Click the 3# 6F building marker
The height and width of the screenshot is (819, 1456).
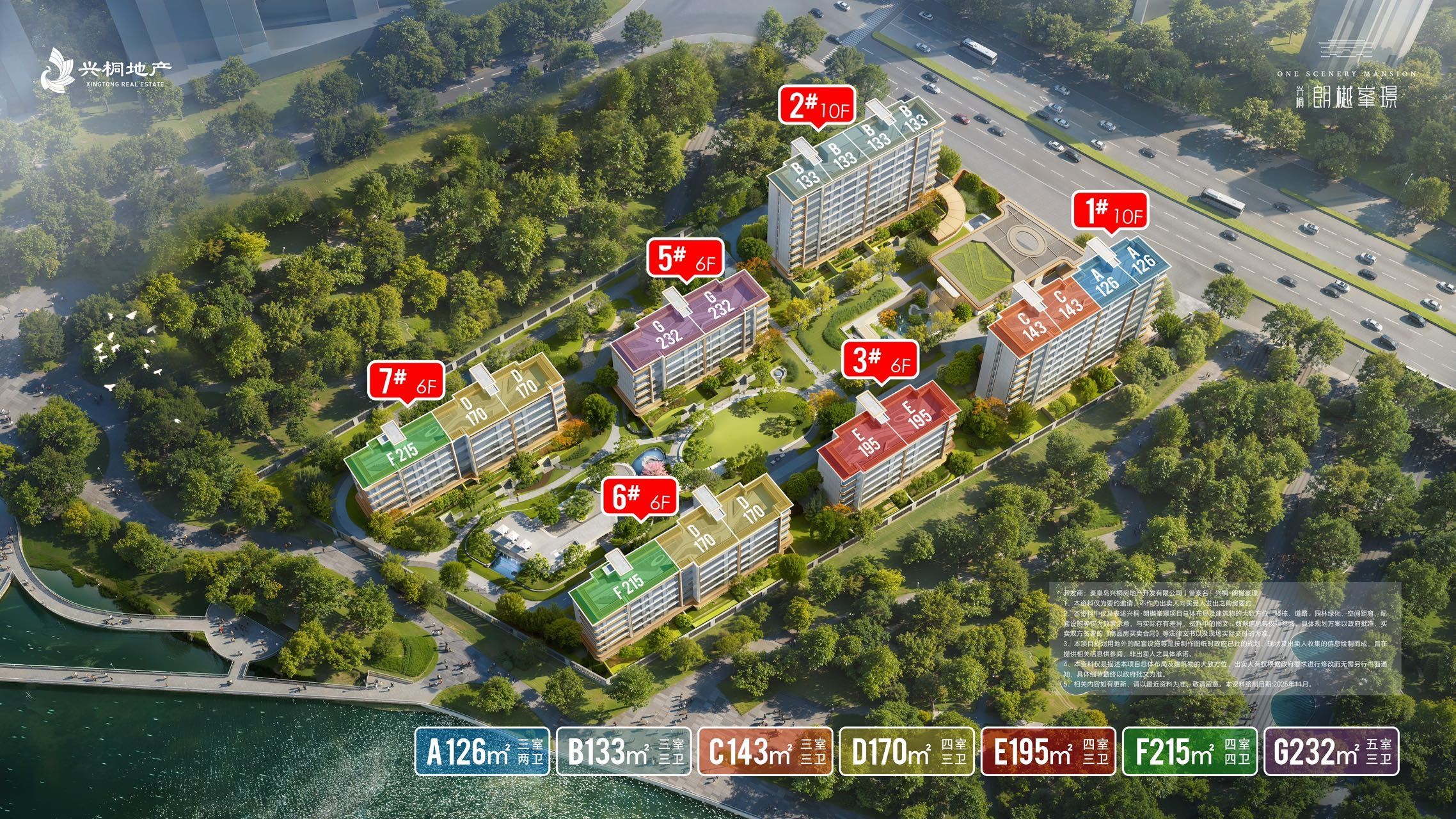881,361
